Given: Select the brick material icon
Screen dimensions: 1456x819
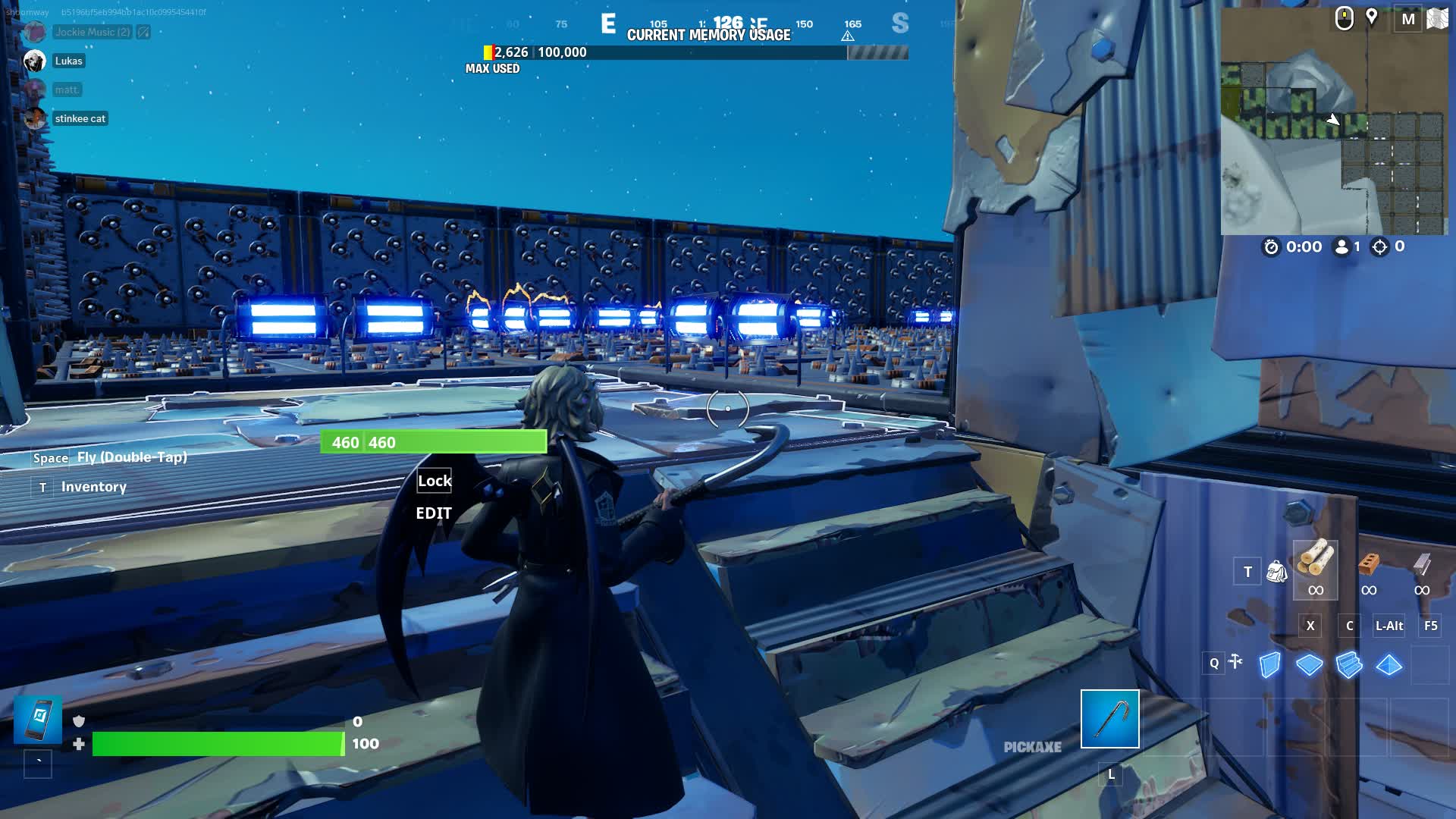Looking at the screenshot, I should pyautogui.click(x=1369, y=565).
